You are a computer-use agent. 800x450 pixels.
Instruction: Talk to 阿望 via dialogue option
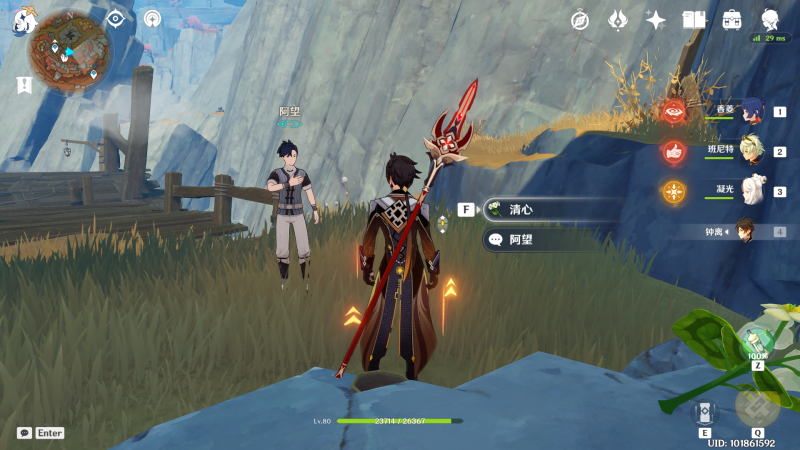pyautogui.click(x=550, y=240)
